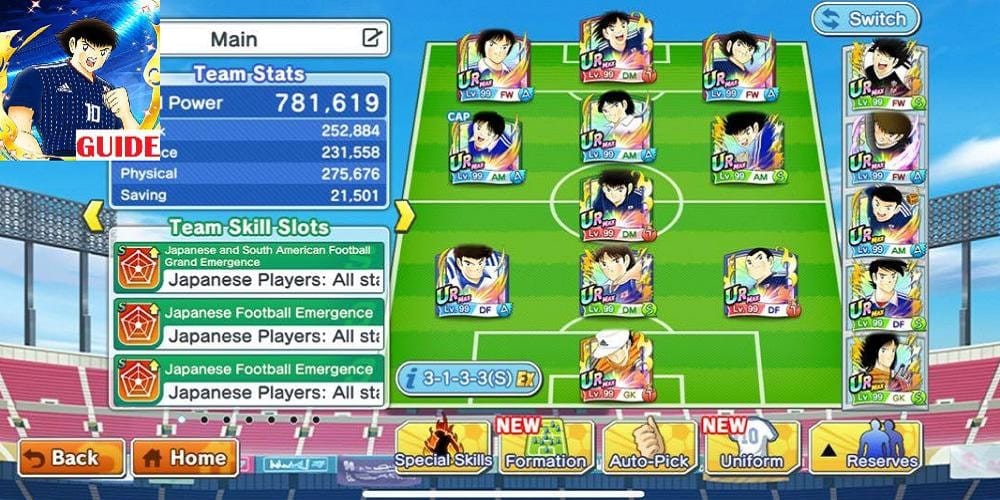This screenshot has width=1000, height=500.
Task: Show the 3-1-3-3(S) formation info
Action: pos(469,378)
